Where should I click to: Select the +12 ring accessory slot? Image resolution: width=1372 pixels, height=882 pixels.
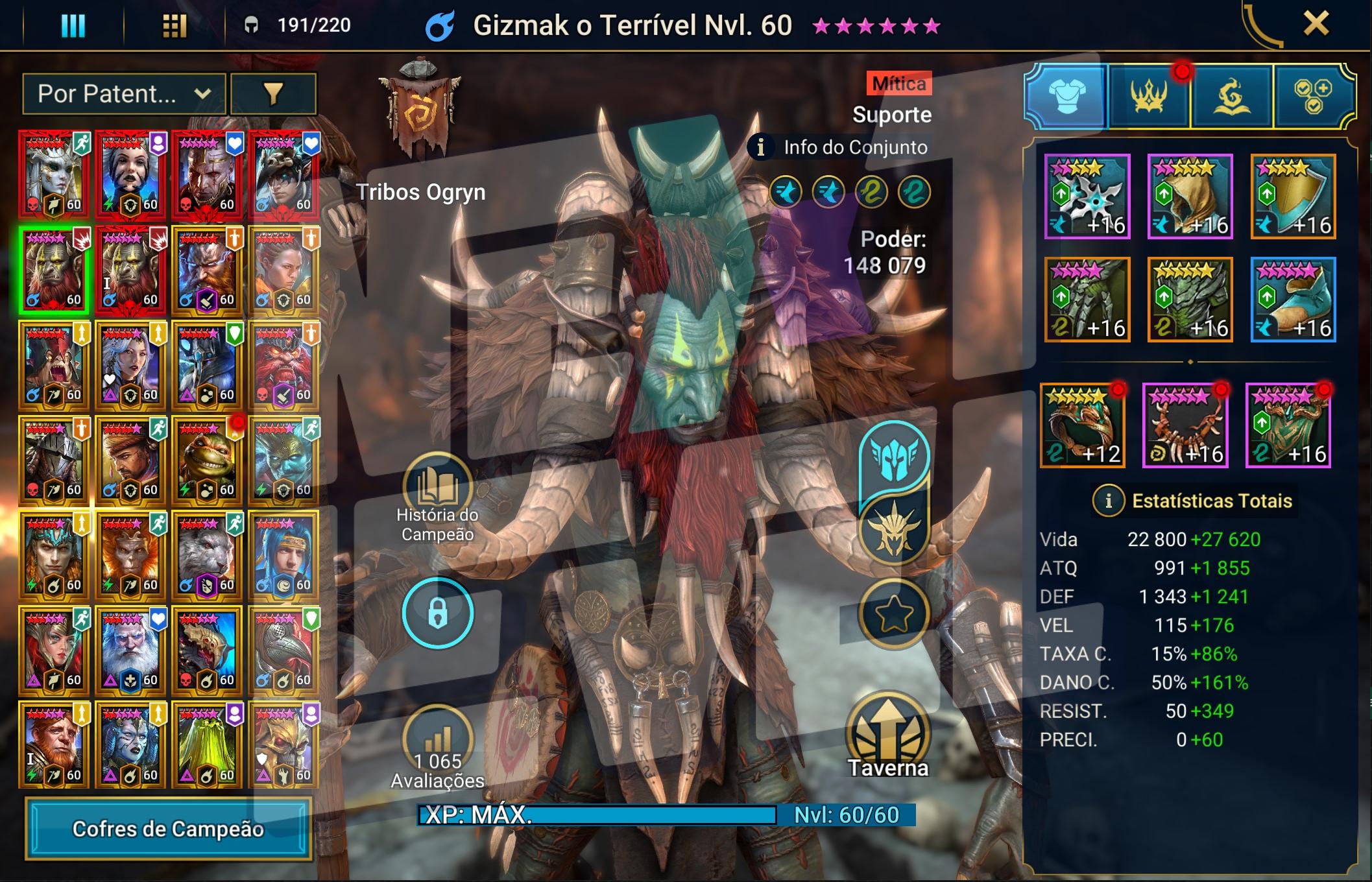pos(1083,425)
